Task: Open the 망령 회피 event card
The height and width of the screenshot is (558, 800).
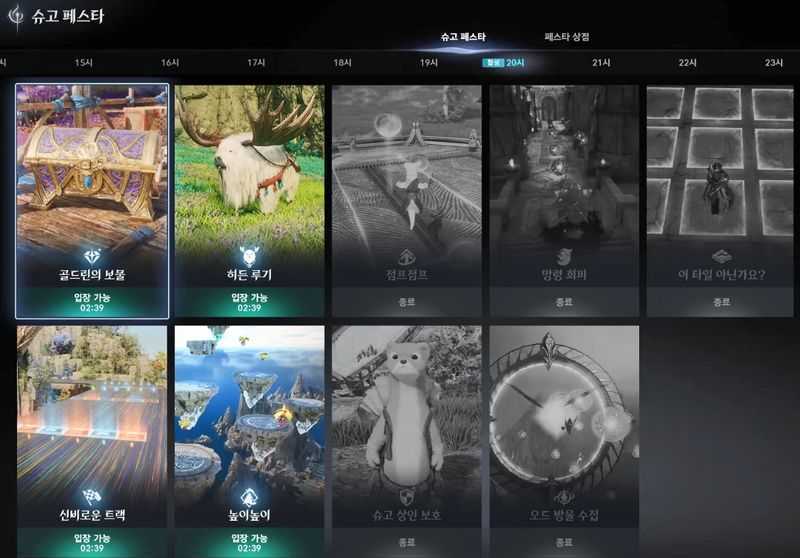Action: 564,200
